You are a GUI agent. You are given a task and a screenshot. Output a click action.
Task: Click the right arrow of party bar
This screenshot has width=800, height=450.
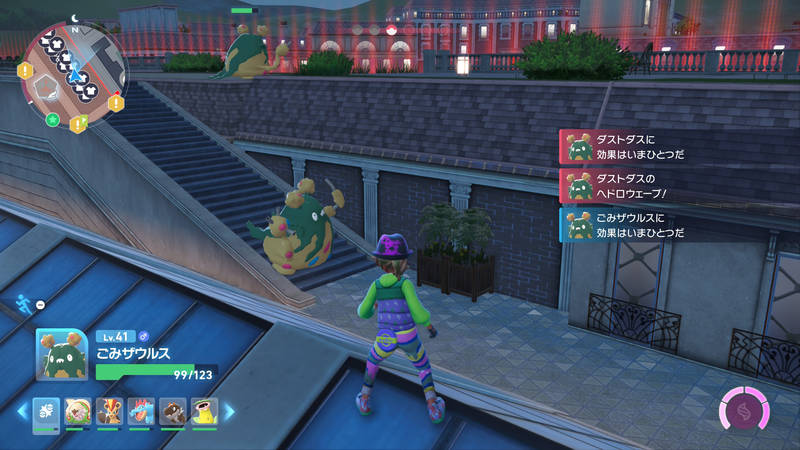(228, 411)
